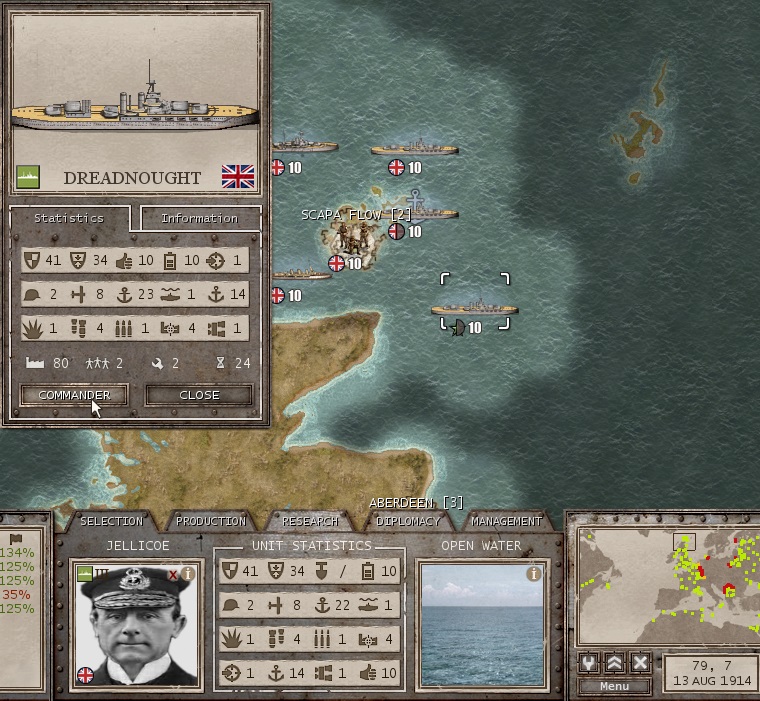Click the crossed X button below minimap
The image size is (760, 701).
pos(641,662)
